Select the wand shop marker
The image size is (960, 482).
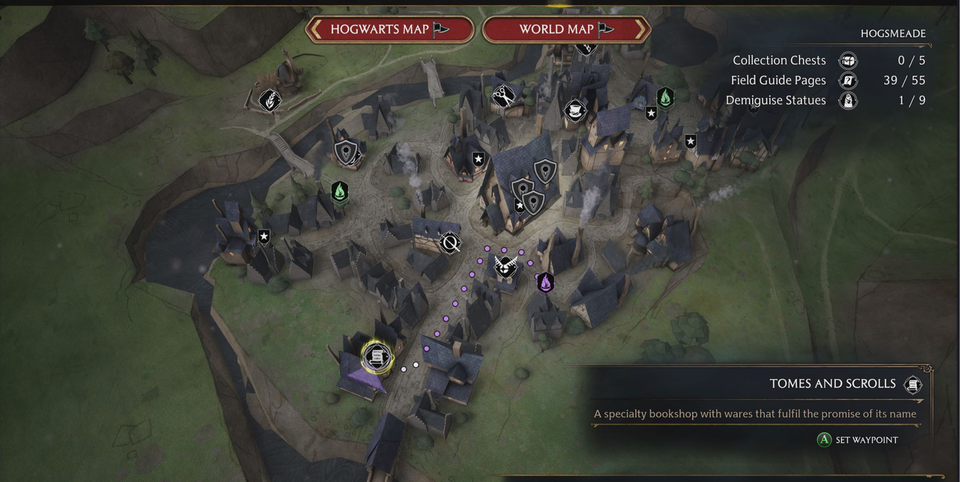coord(451,242)
